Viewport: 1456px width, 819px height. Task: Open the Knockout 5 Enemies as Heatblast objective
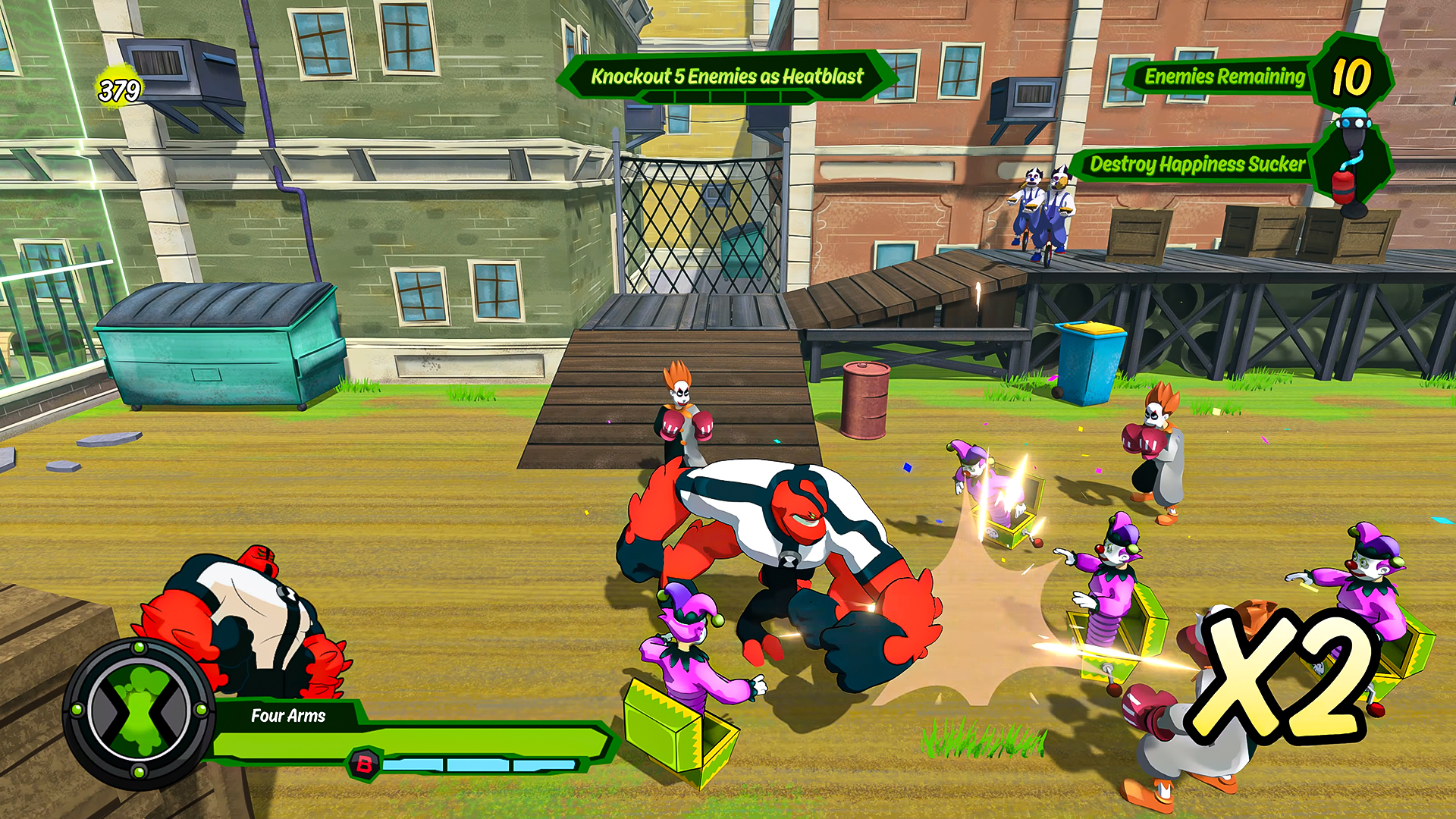click(726, 77)
